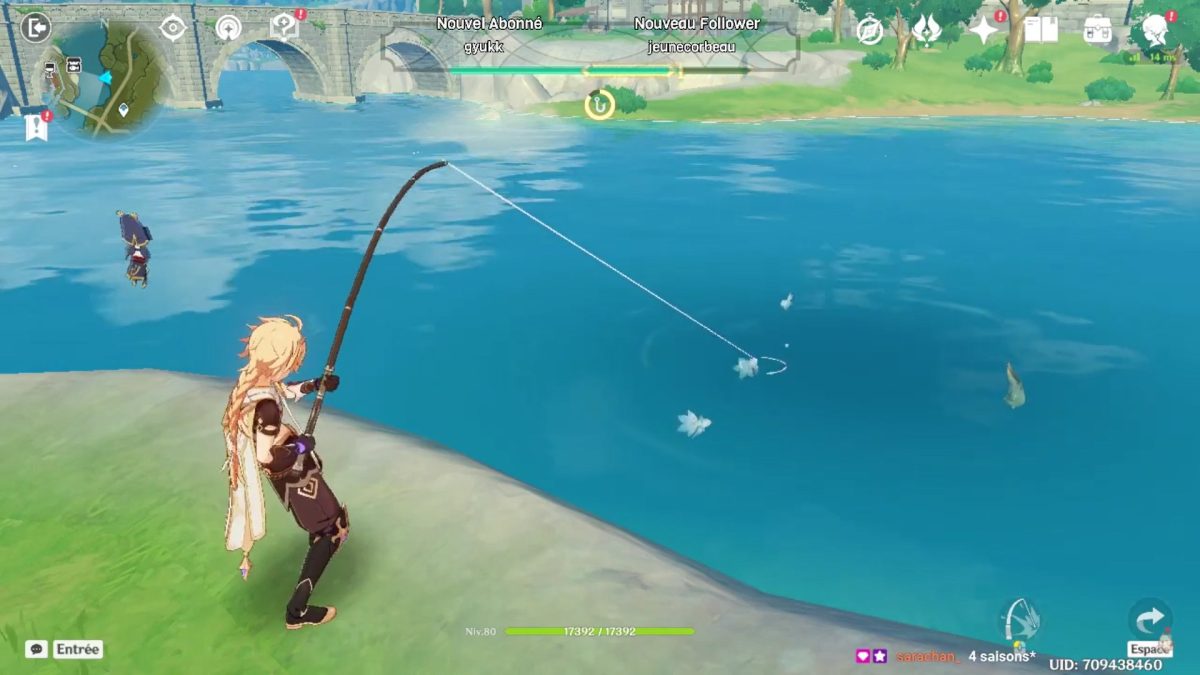1200x675 pixels.
Task: Open the four-pointed star events icon
Action: (984, 30)
